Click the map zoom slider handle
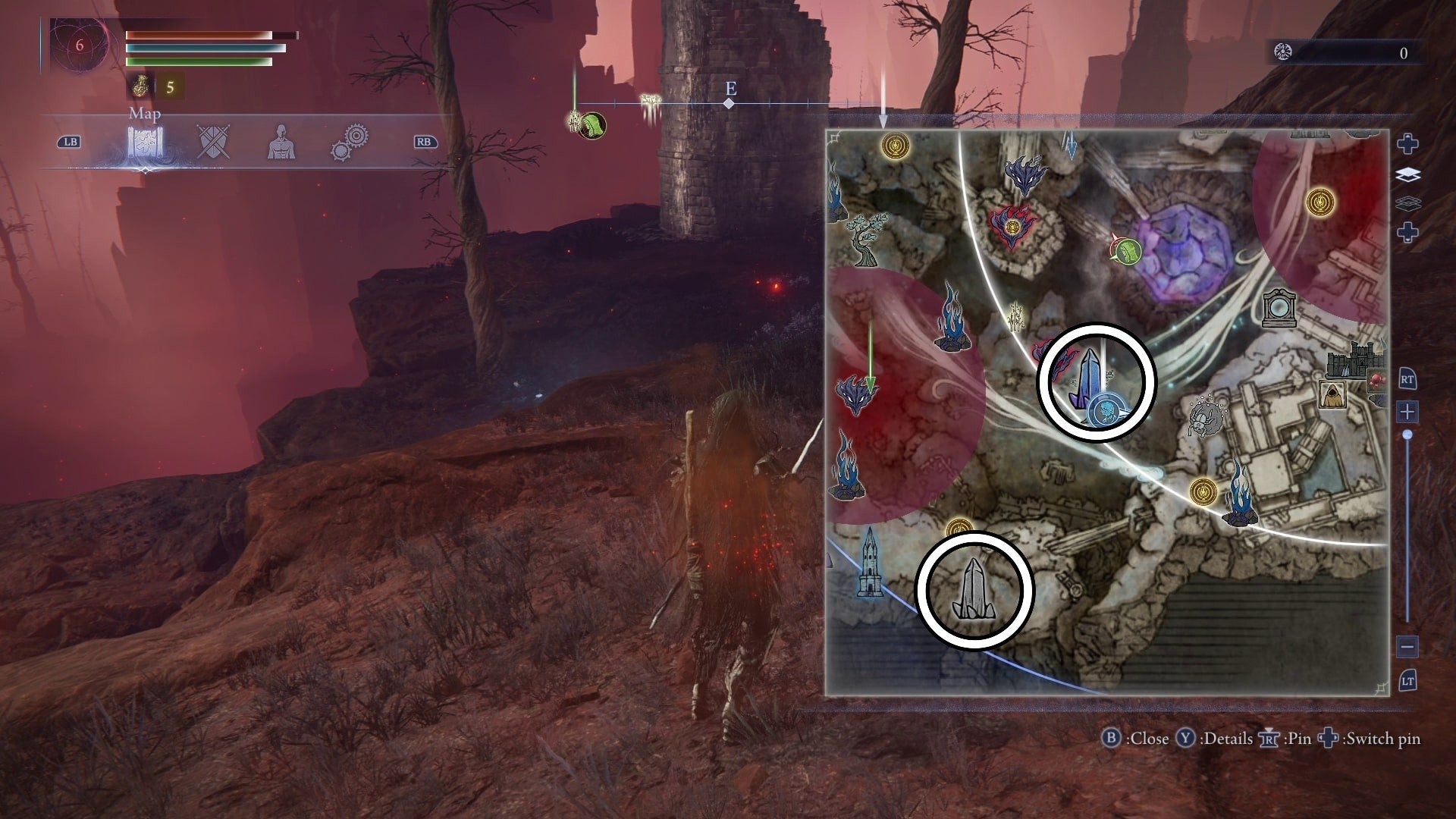This screenshot has height=819, width=1456. point(1407,435)
